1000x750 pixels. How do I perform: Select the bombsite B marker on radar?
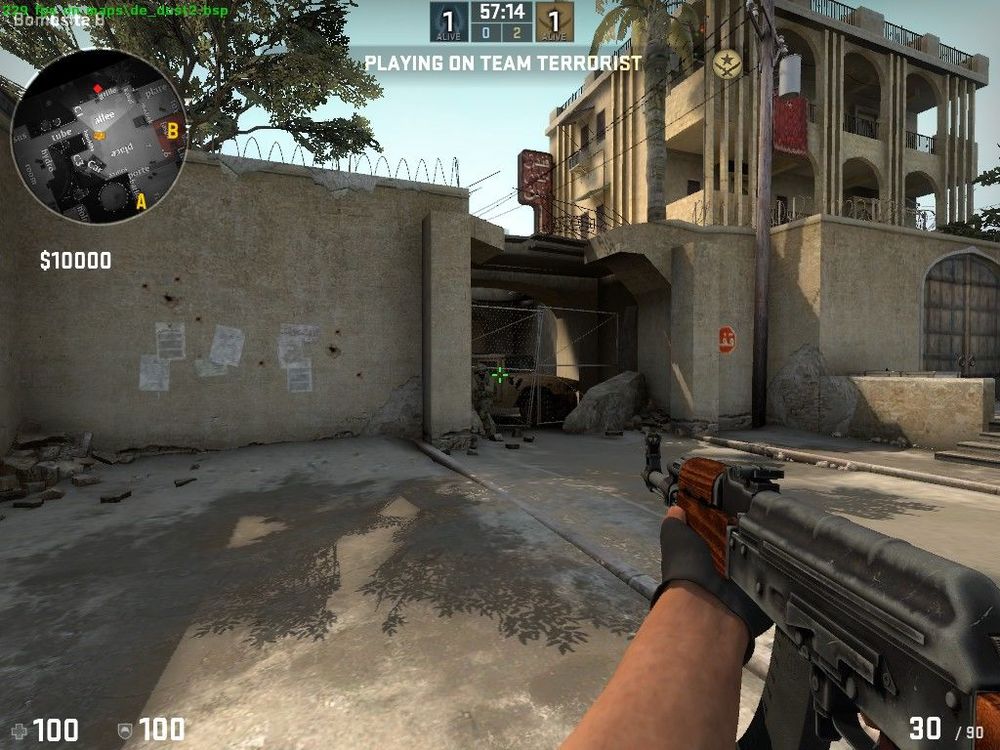point(172,130)
